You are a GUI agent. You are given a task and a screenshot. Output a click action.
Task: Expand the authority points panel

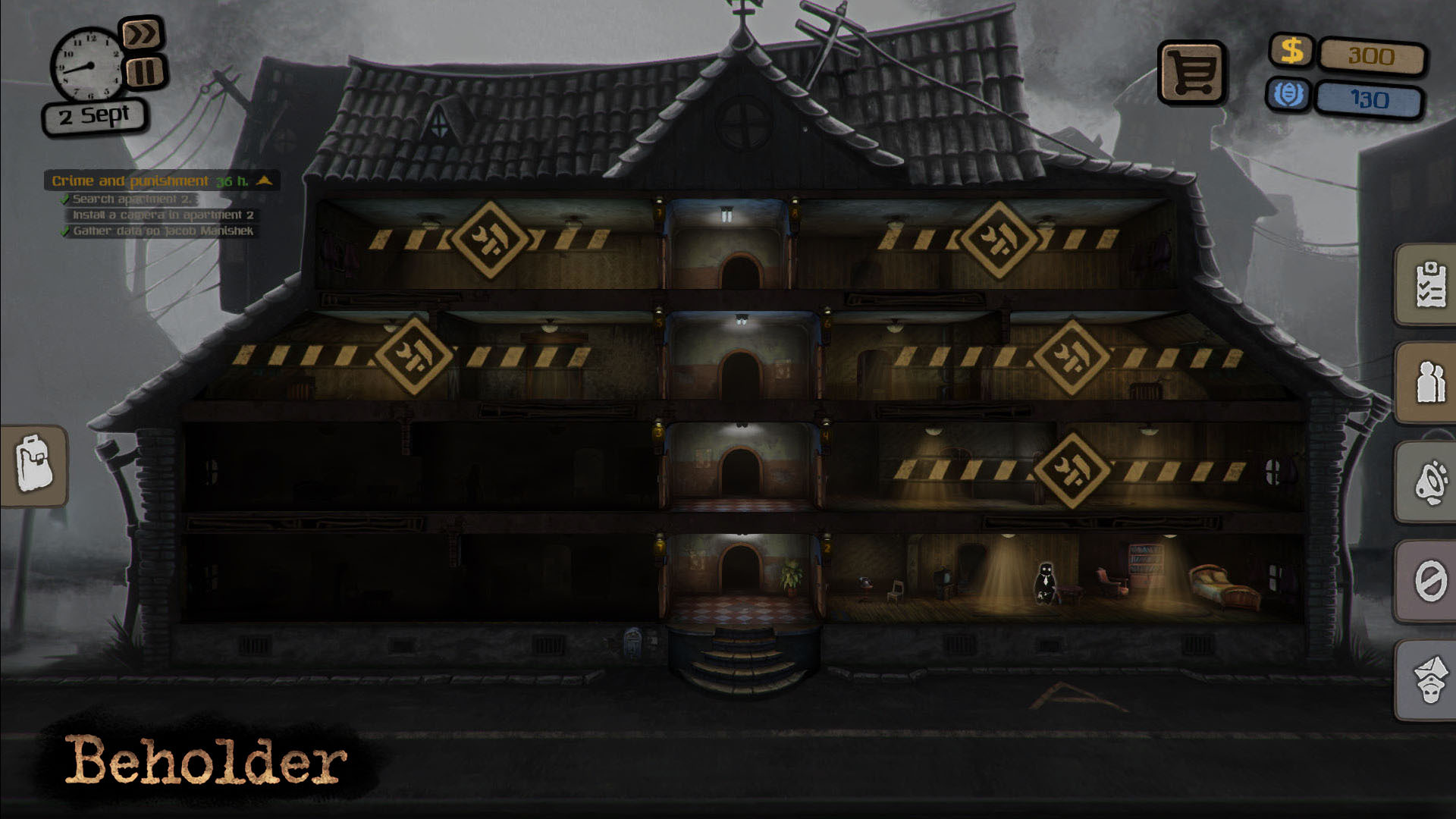coord(1291,95)
